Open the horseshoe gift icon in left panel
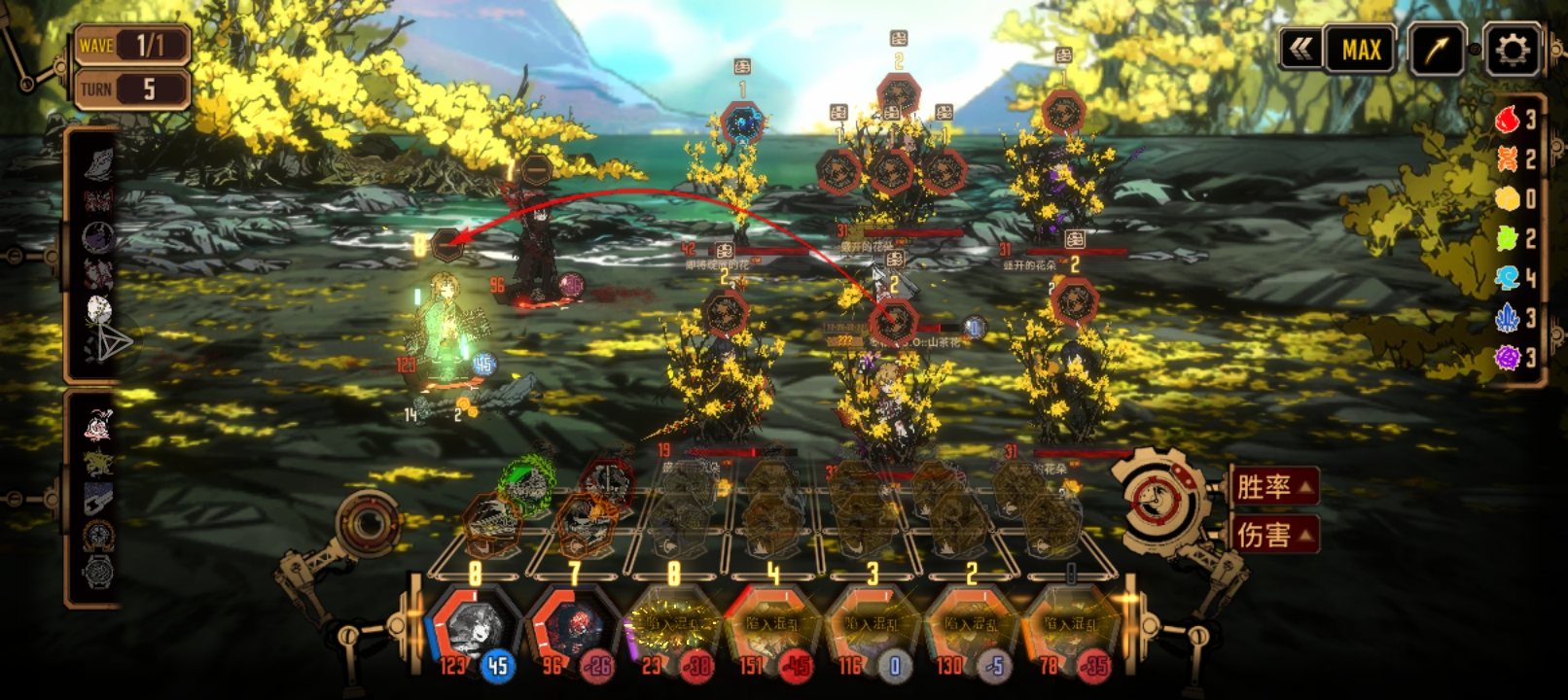Screen dimensions: 1568x700 (98, 535)
